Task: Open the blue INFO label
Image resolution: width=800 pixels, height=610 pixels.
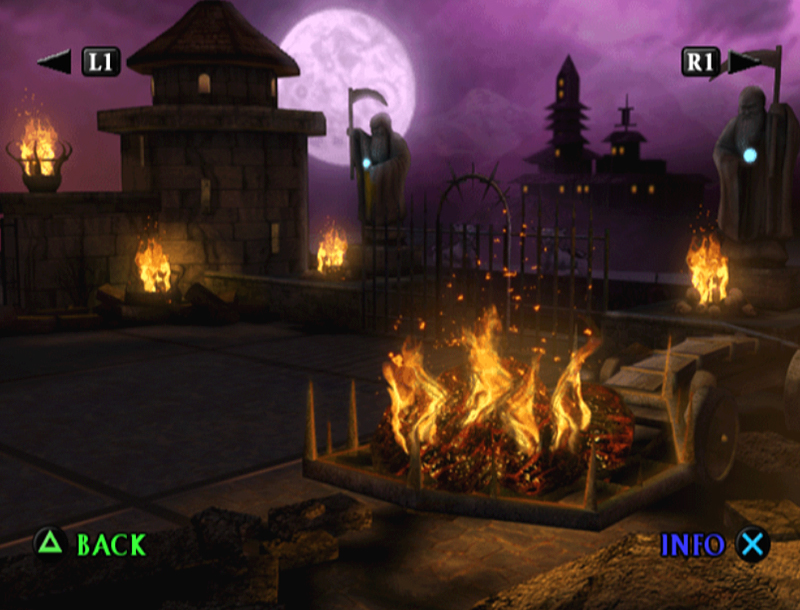Action: (692, 545)
